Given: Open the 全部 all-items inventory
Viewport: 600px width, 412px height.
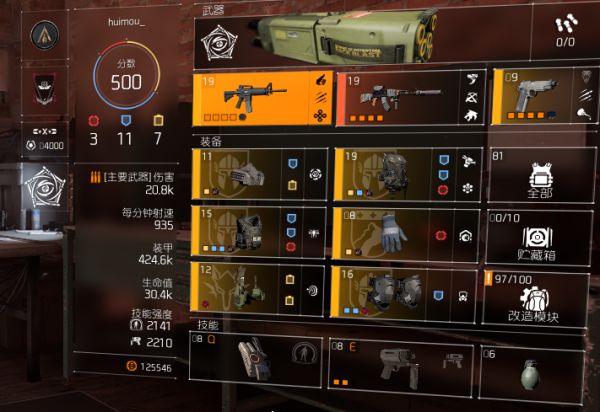Looking at the screenshot, I should tap(539, 174).
